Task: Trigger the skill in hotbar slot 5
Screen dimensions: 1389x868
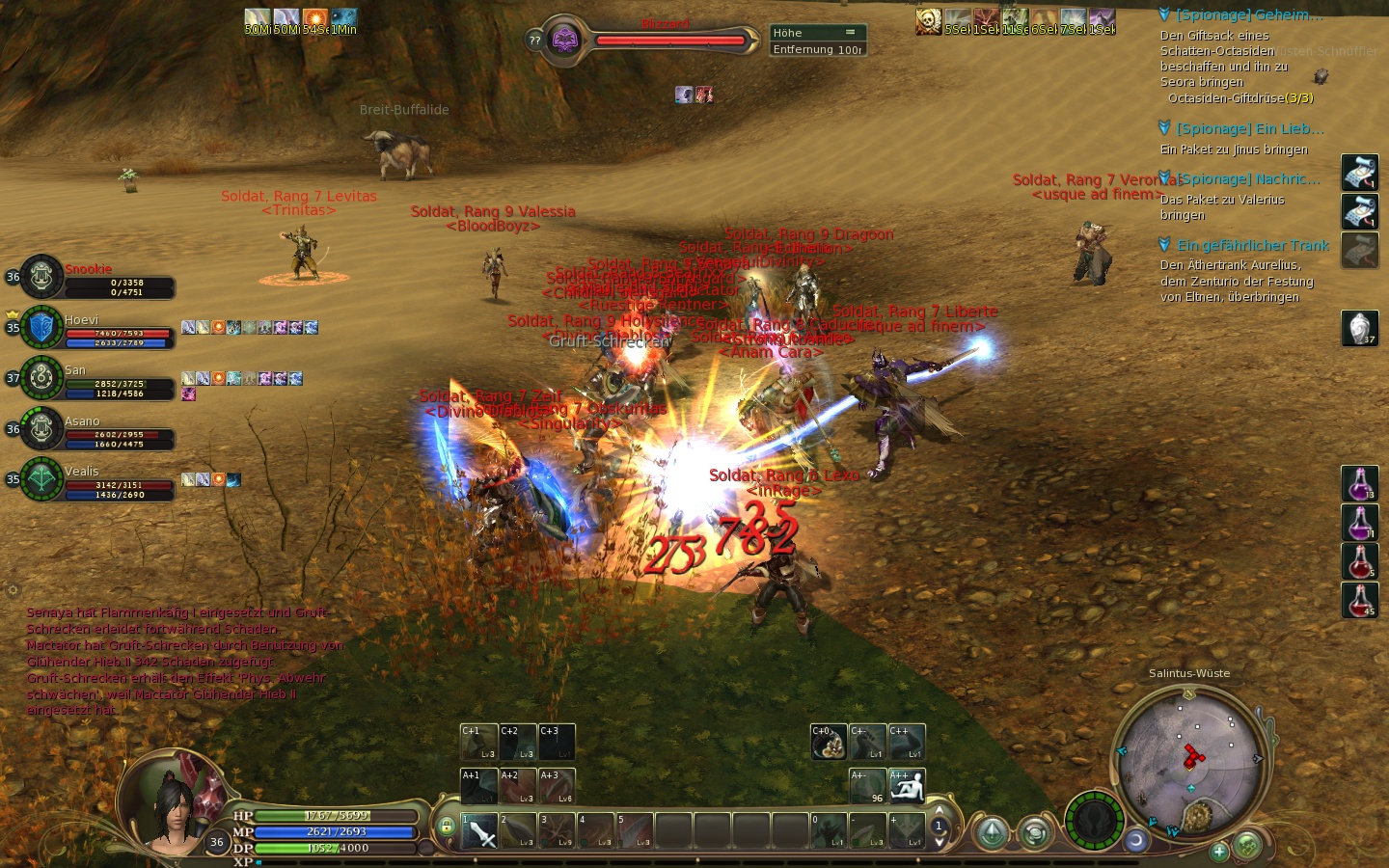Action: coord(634,831)
